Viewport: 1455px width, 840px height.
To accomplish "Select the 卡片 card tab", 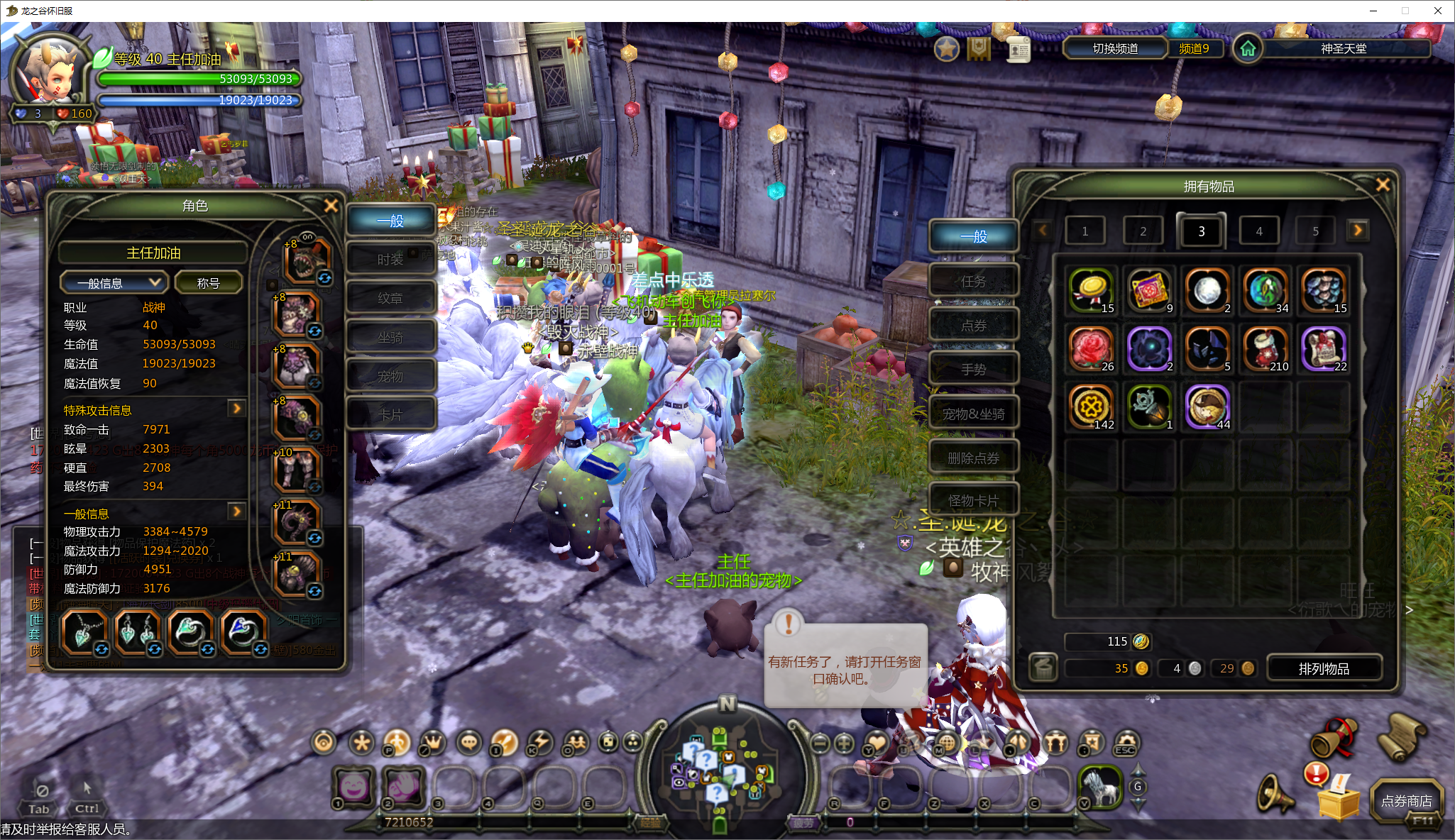I will pyautogui.click(x=390, y=415).
